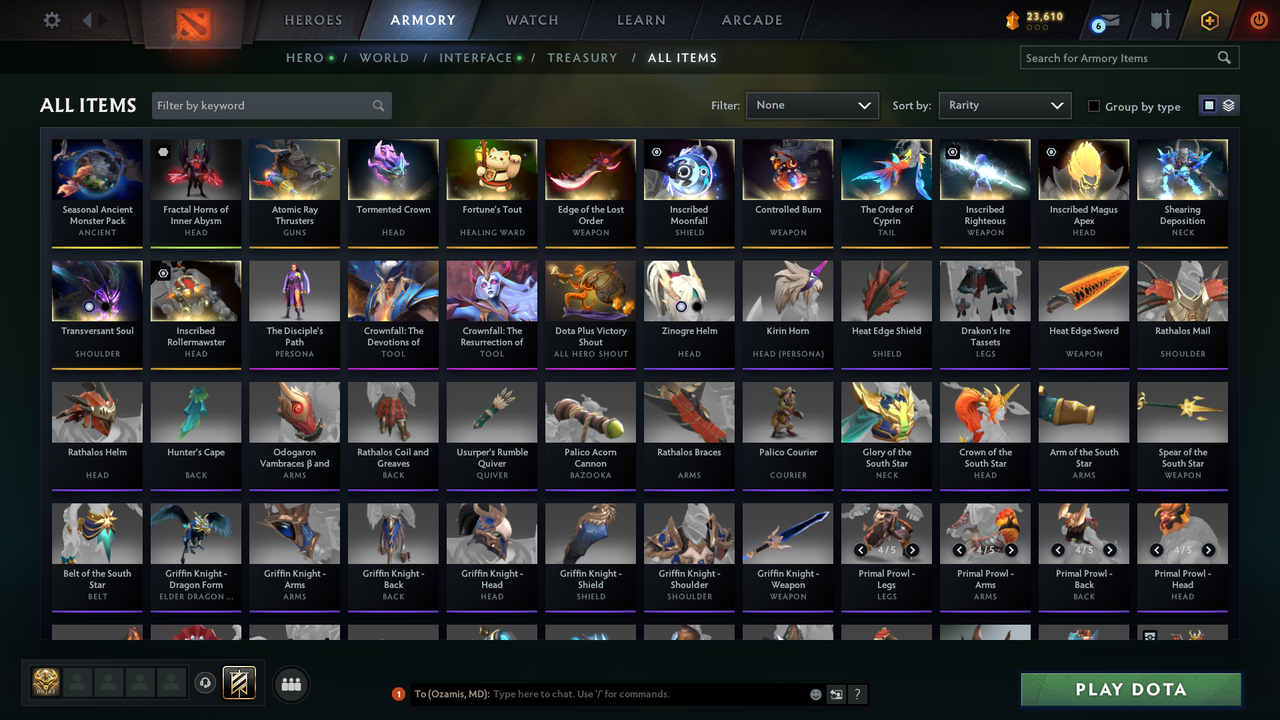The width and height of the screenshot is (1280, 720).
Task: Click the HERO navigation link
Action: coord(304,58)
